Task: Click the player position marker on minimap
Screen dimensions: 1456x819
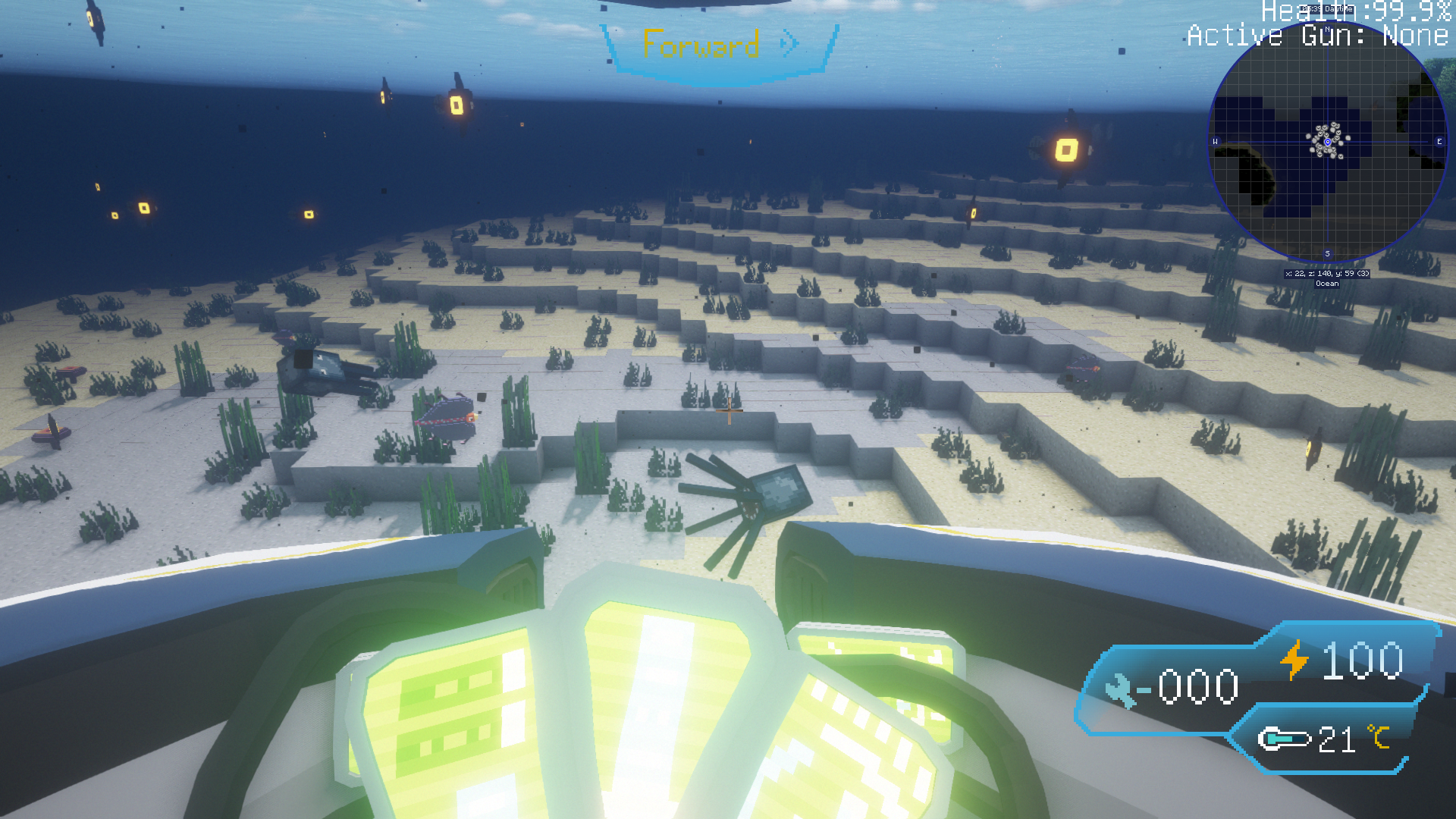Action: (1328, 142)
